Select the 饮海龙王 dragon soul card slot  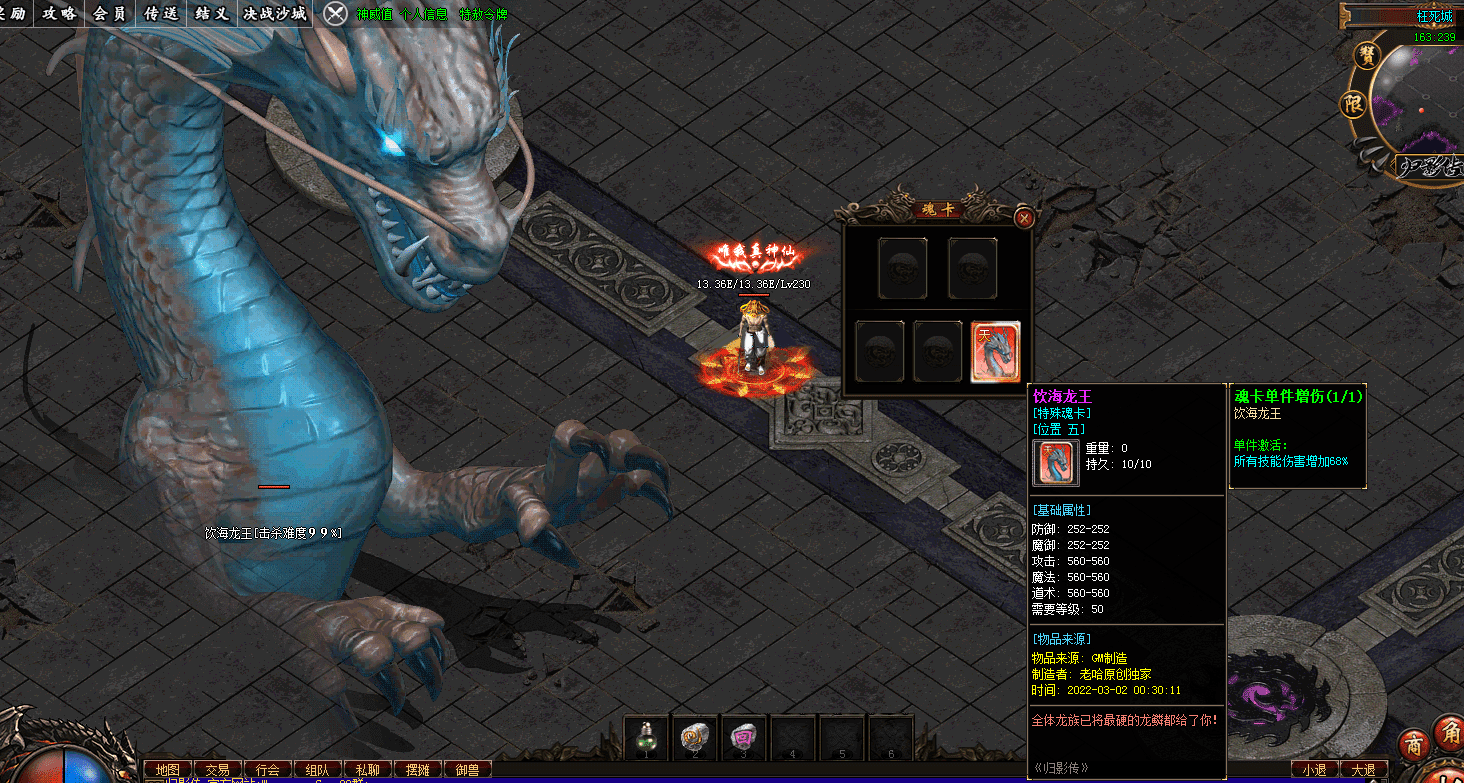point(995,352)
